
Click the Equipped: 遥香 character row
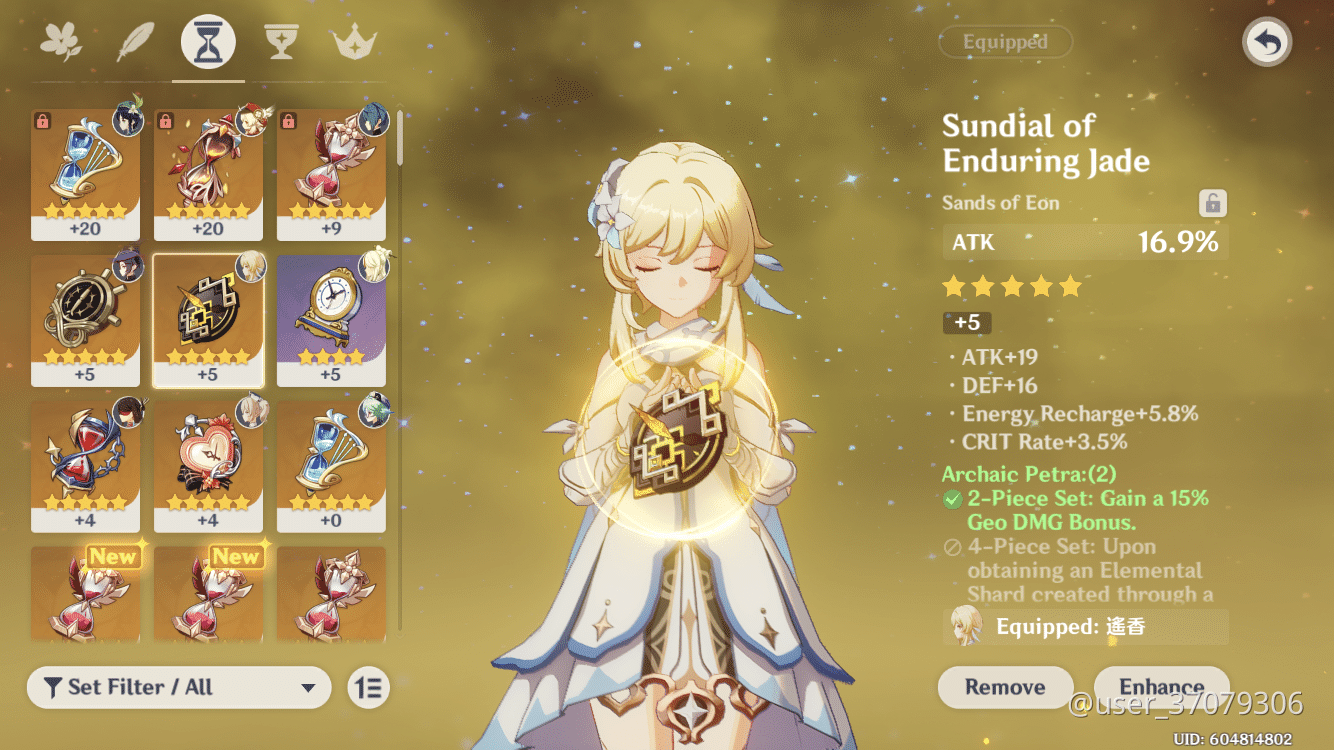(1085, 625)
